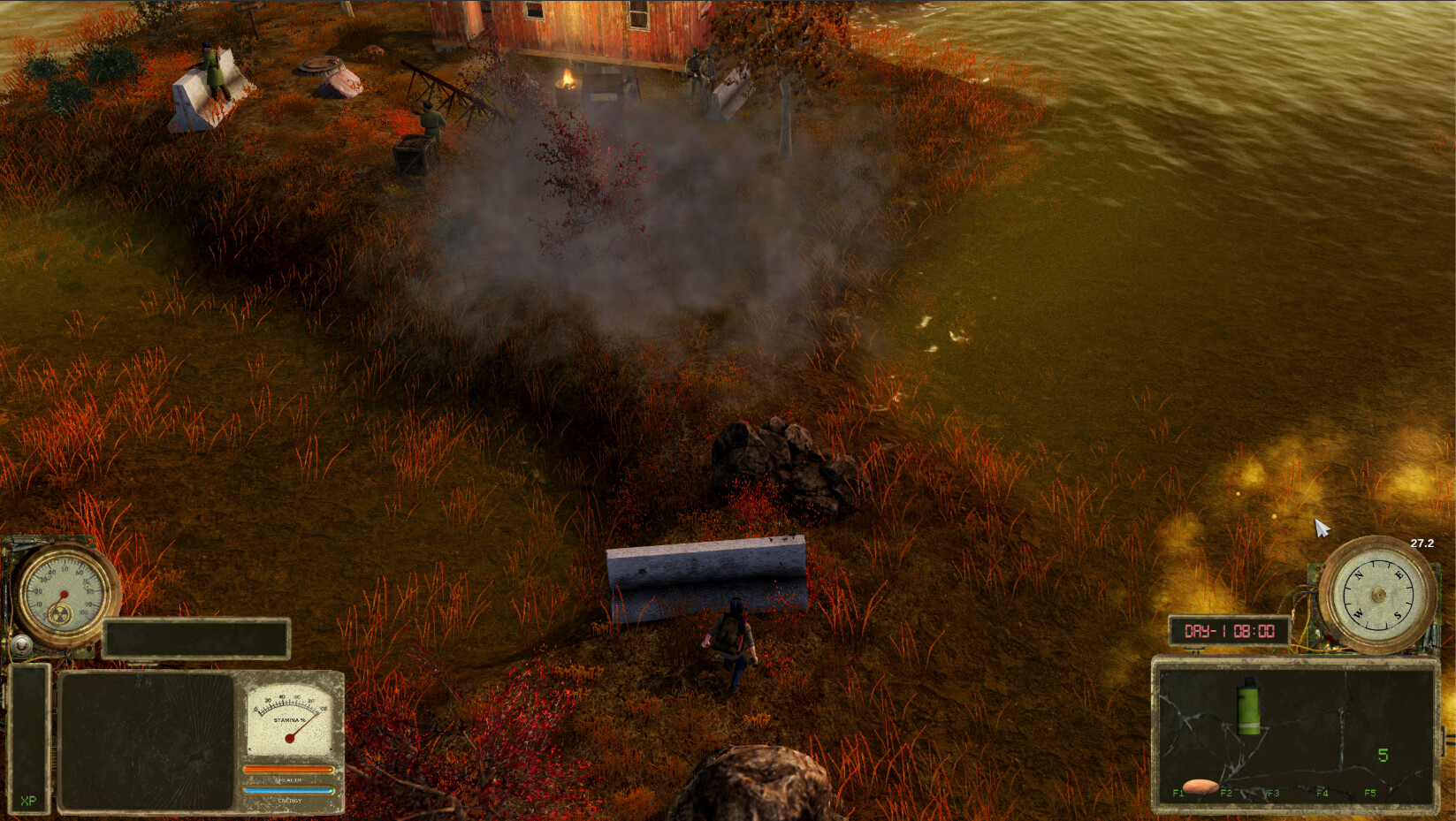Image resolution: width=1456 pixels, height=821 pixels.
Task: Toggle quick slot F5
Action: (1370, 793)
